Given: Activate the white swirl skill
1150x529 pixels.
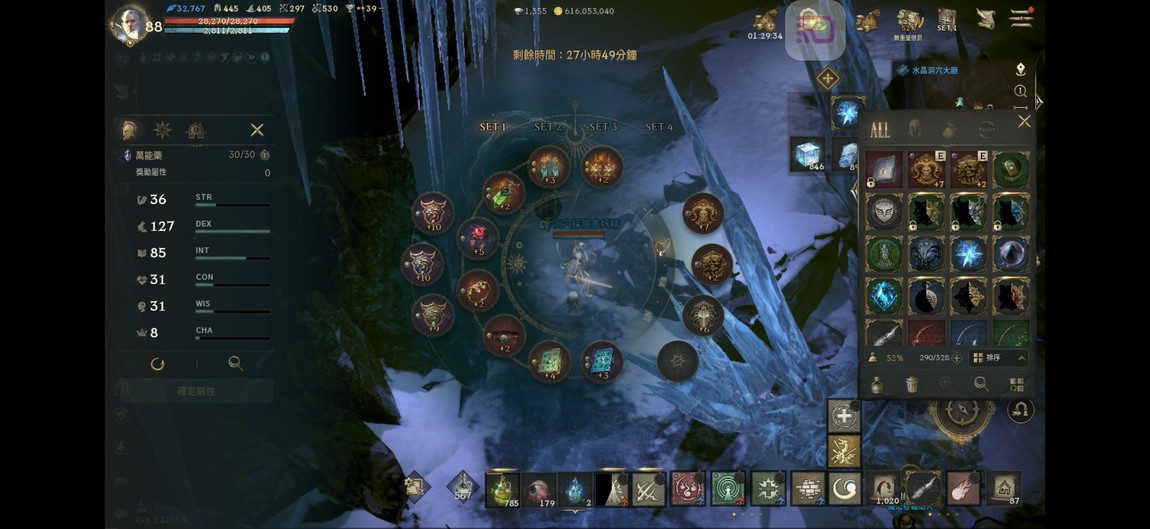Looking at the screenshot, I should [846, 489].
